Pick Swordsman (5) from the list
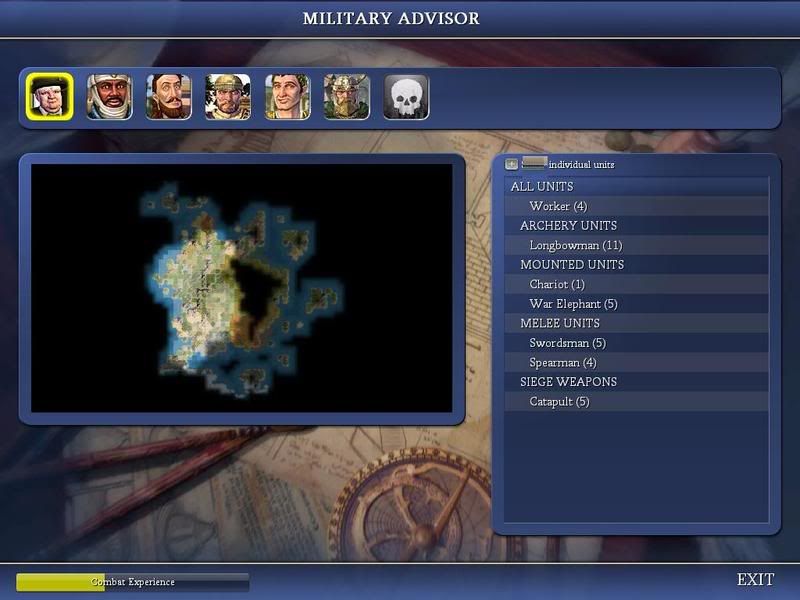Screen dimensions: 800x600 [567, 343]
